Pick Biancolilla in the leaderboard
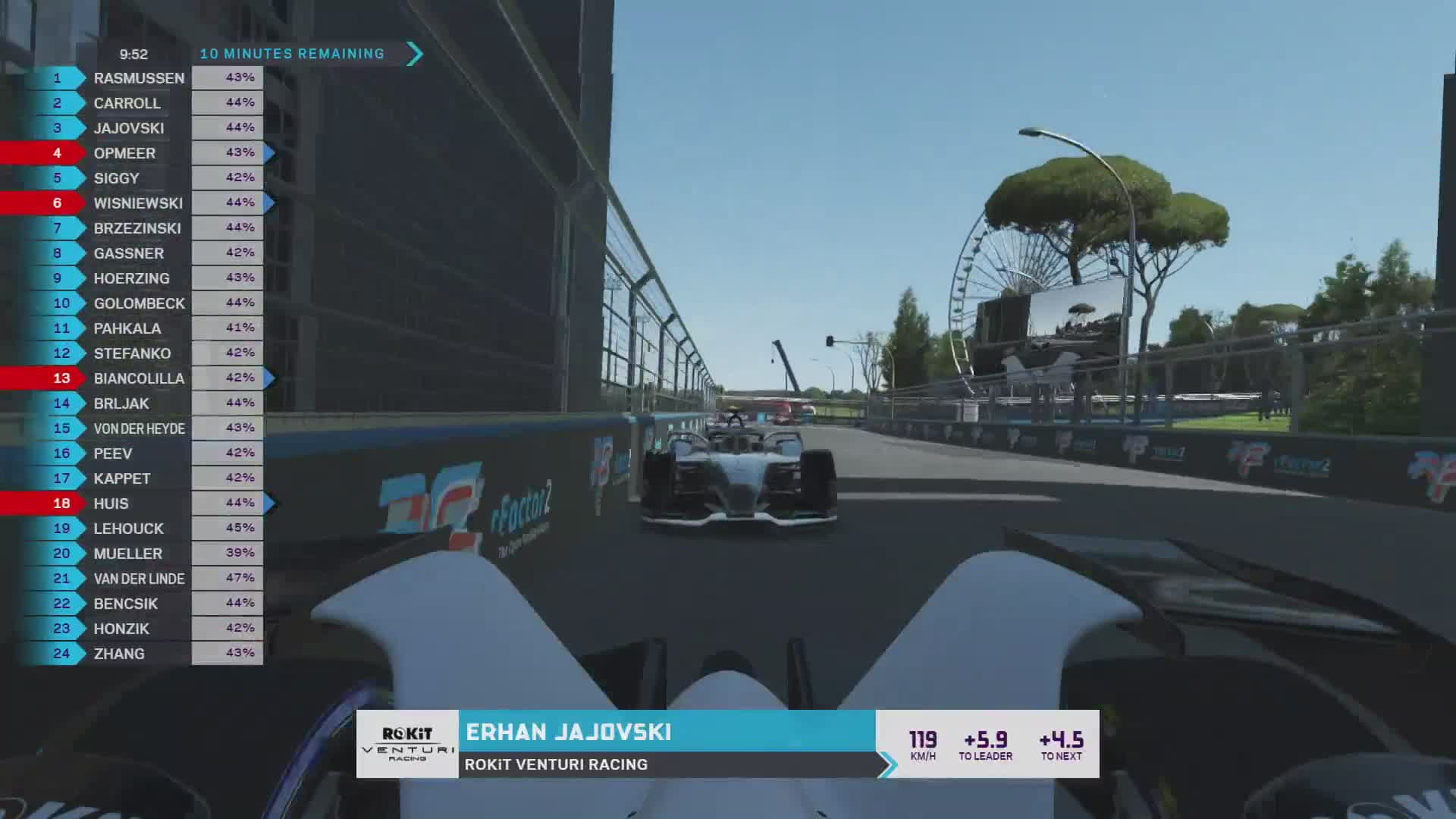Screen dimensions: 1456x819 point(139,378)
